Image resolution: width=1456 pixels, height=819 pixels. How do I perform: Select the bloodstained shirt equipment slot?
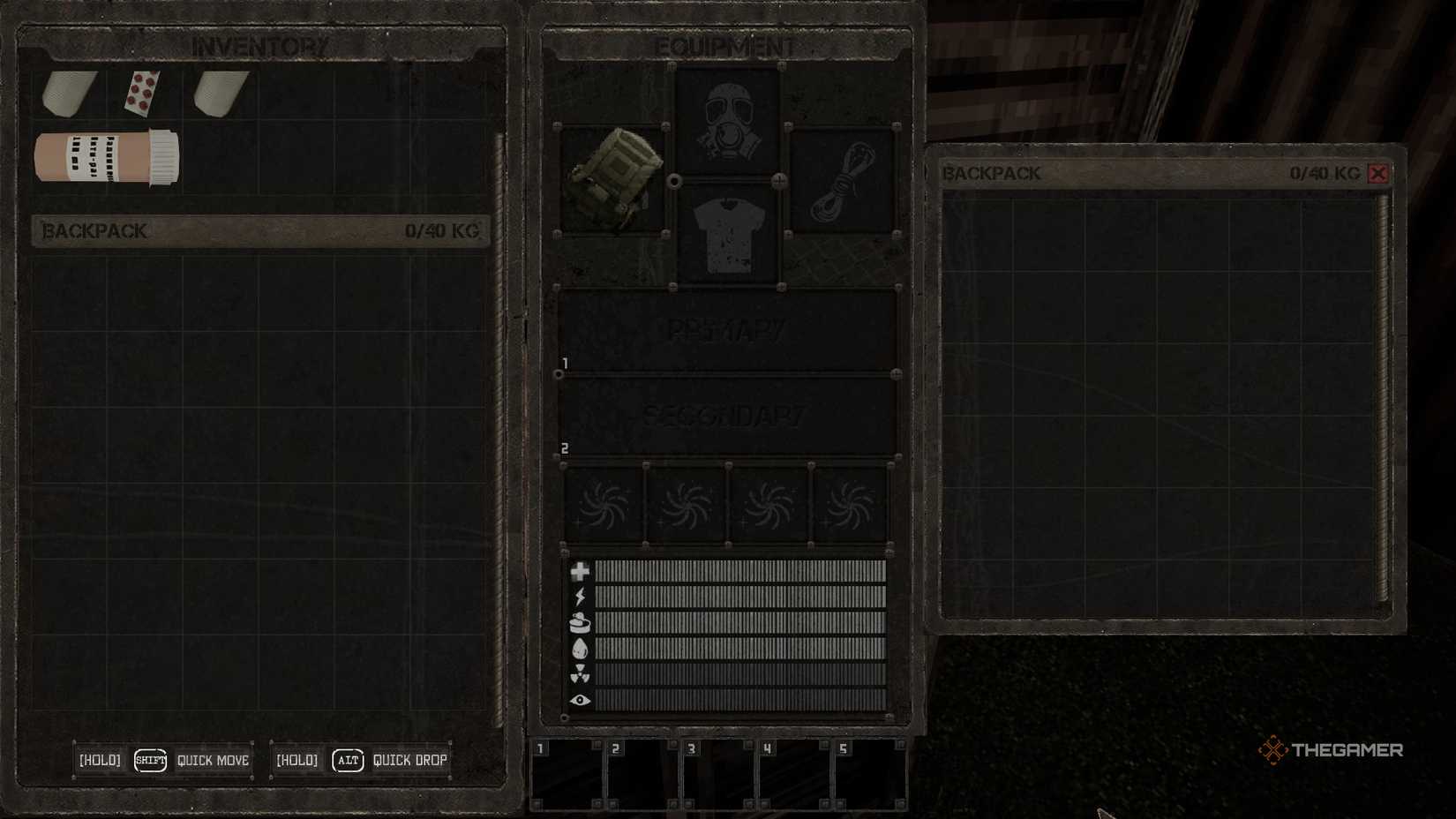(726, 231)
